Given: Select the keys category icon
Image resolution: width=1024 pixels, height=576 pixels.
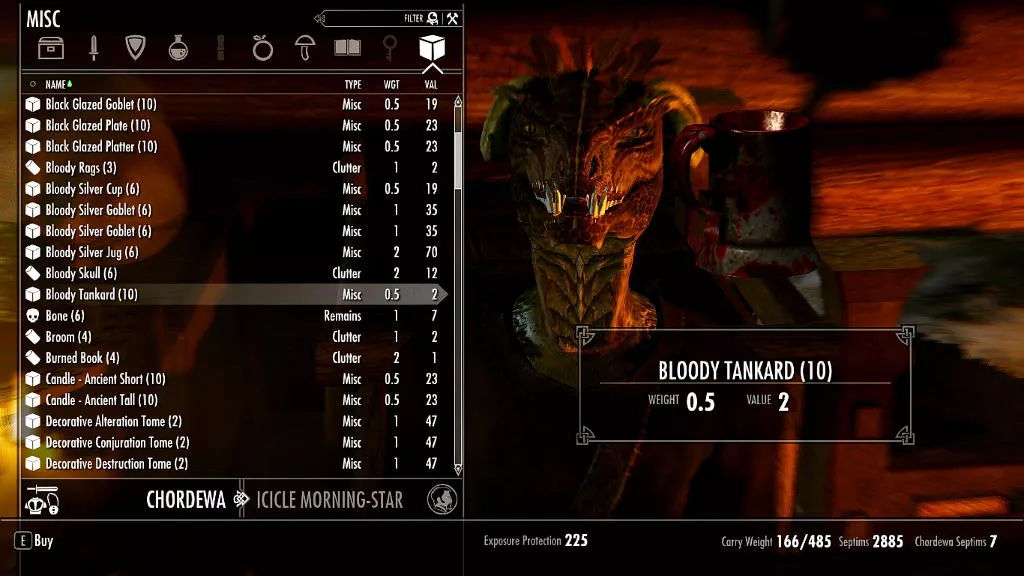Looking at the screenshot, I should (x=390, y=47).
